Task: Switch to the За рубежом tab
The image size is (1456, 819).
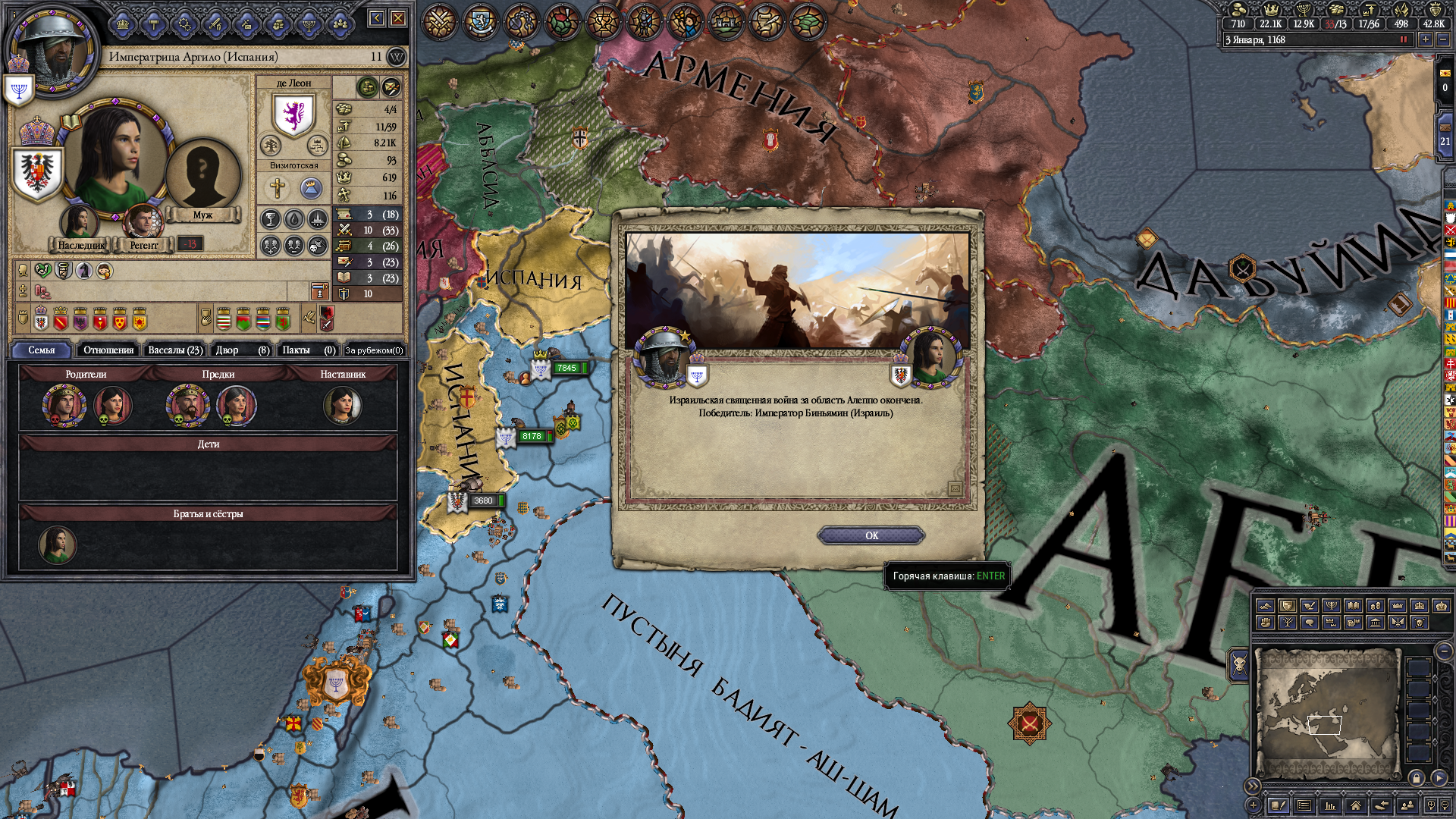Action: [x=374, y=350]
